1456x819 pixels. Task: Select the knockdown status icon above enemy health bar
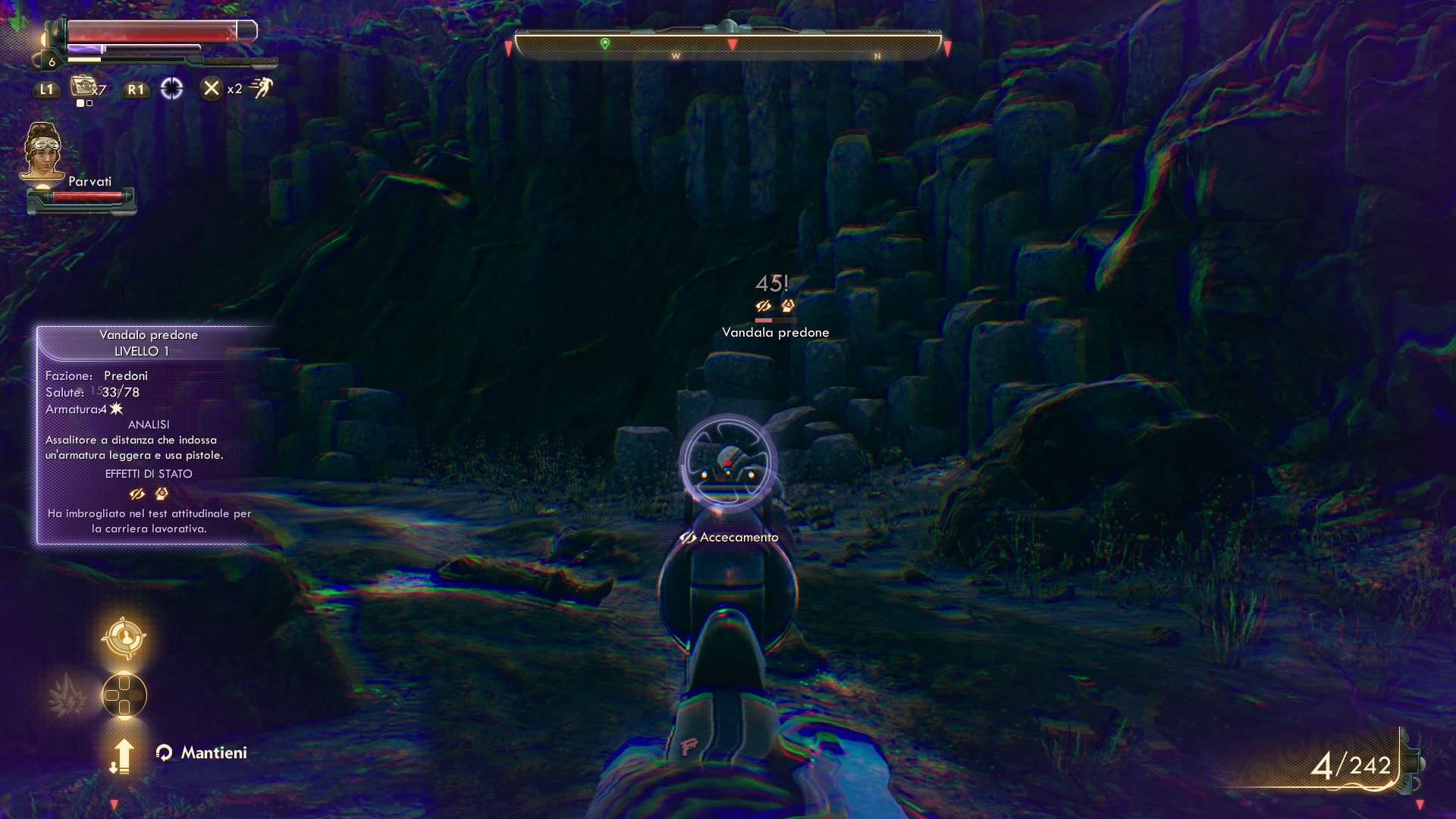coord(789,306)
